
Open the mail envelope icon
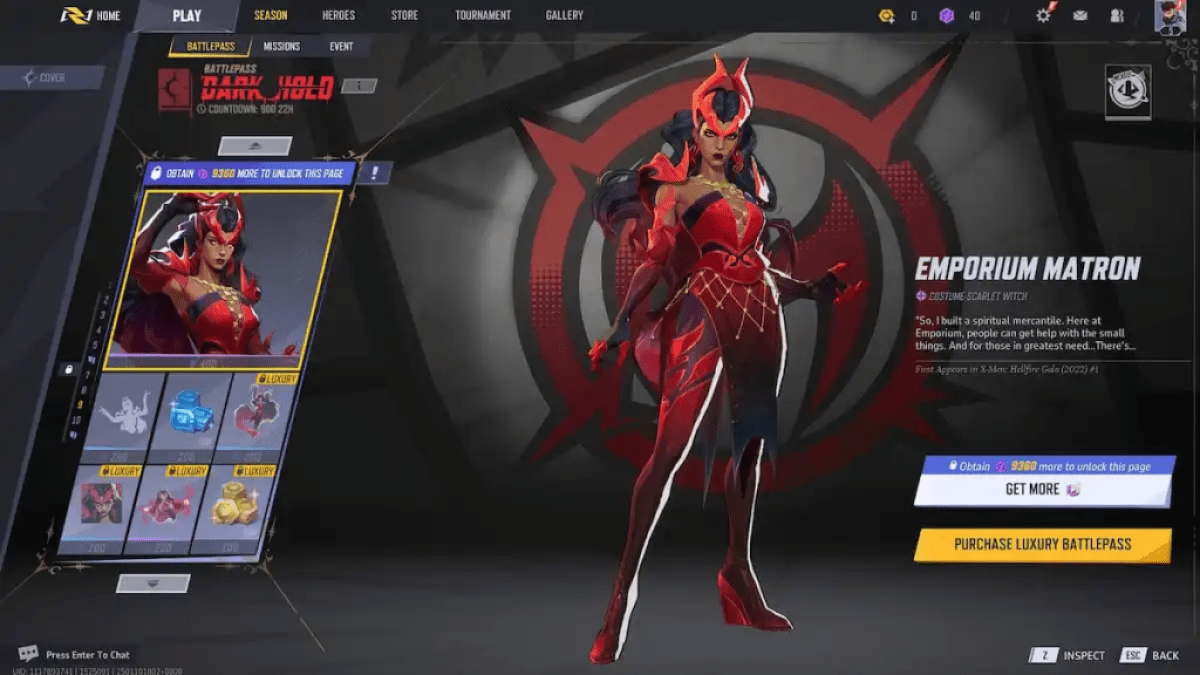1080,16
